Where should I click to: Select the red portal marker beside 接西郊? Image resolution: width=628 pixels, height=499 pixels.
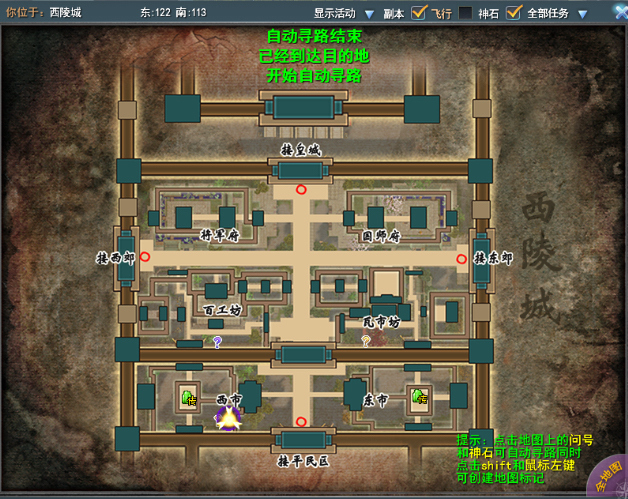pos(146,257)
